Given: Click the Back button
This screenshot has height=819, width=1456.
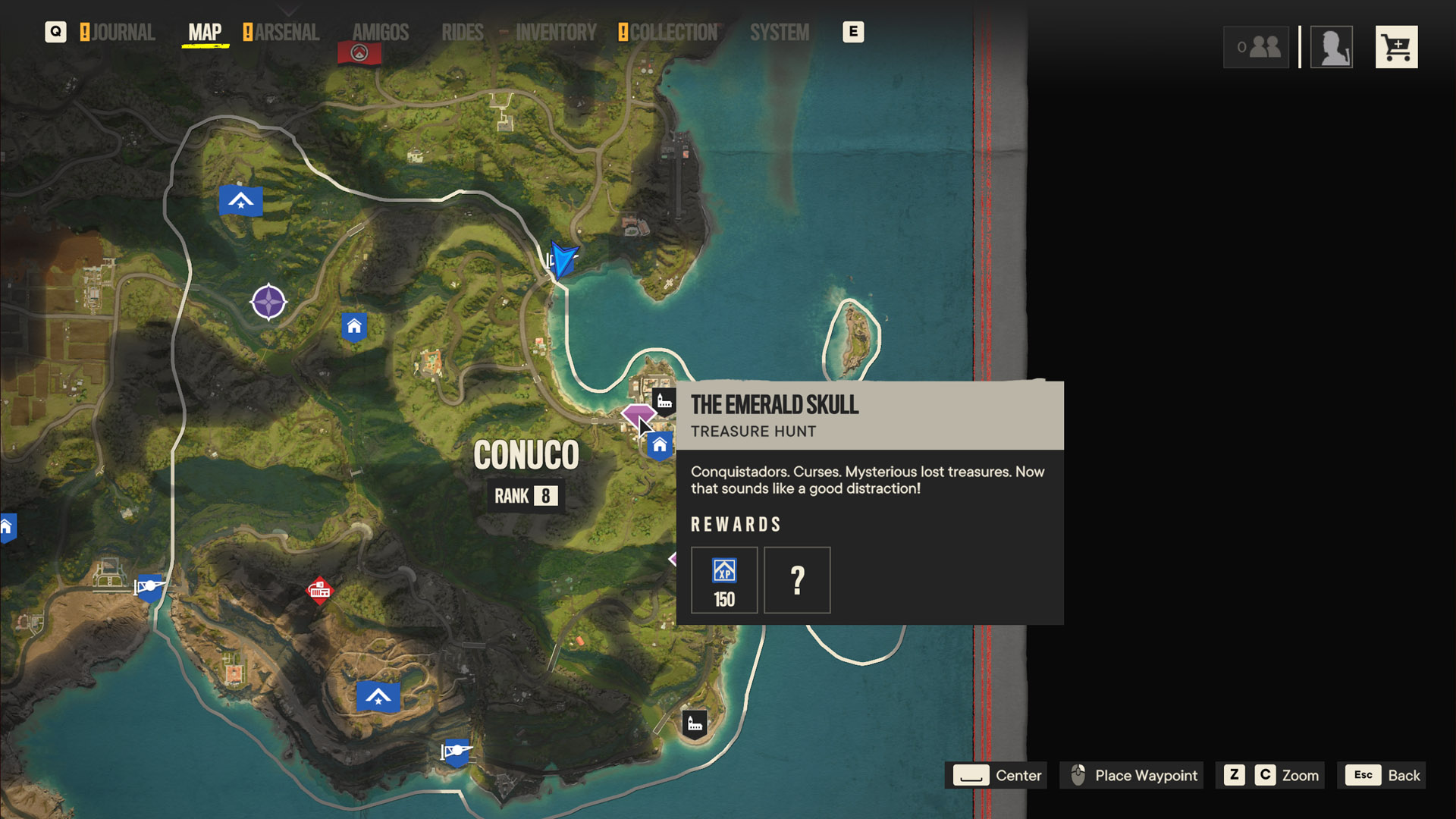Looking at the screenshot, I should 1382,775.
